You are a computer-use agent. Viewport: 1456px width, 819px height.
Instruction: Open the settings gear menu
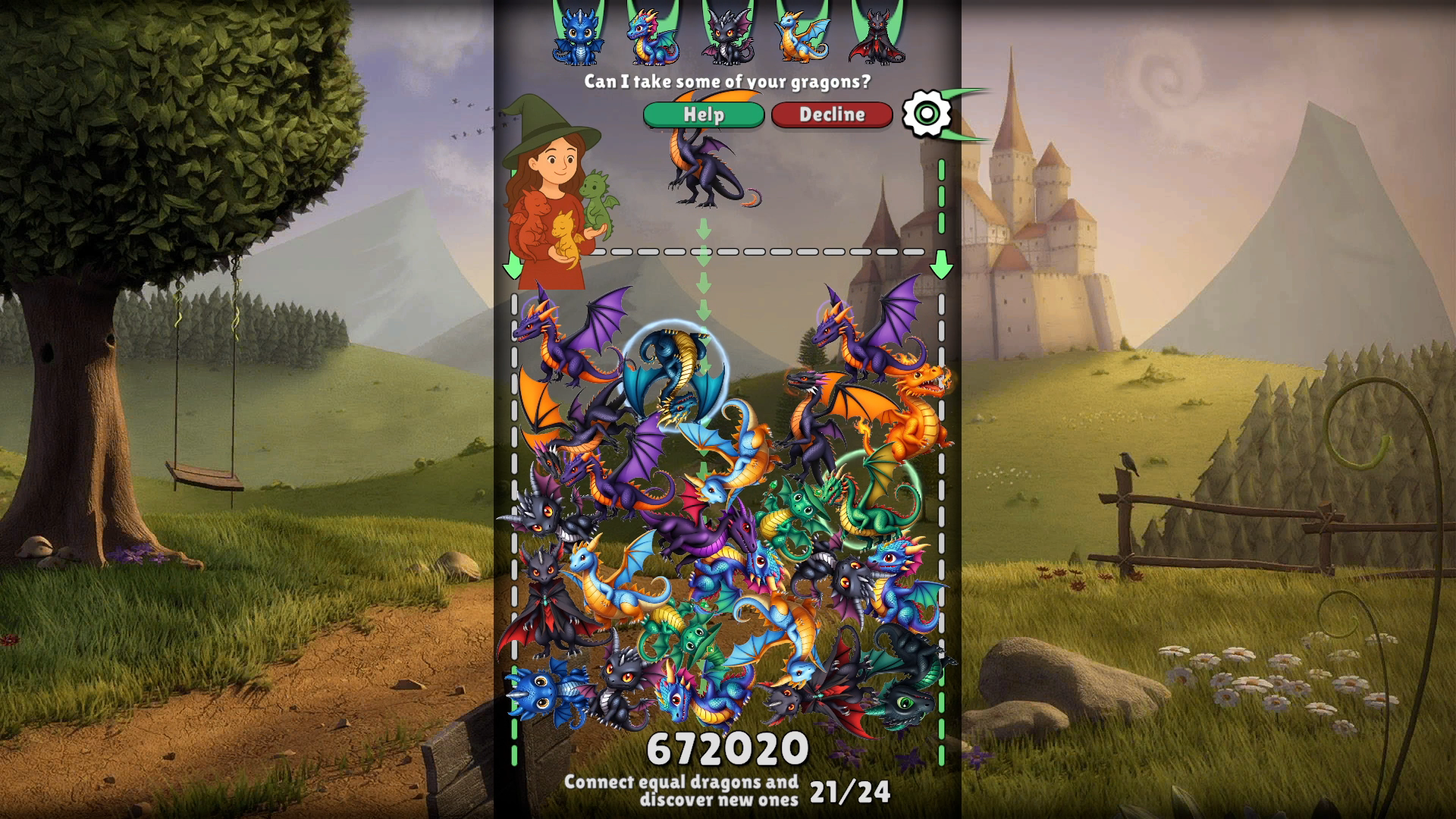pos(928,115)
